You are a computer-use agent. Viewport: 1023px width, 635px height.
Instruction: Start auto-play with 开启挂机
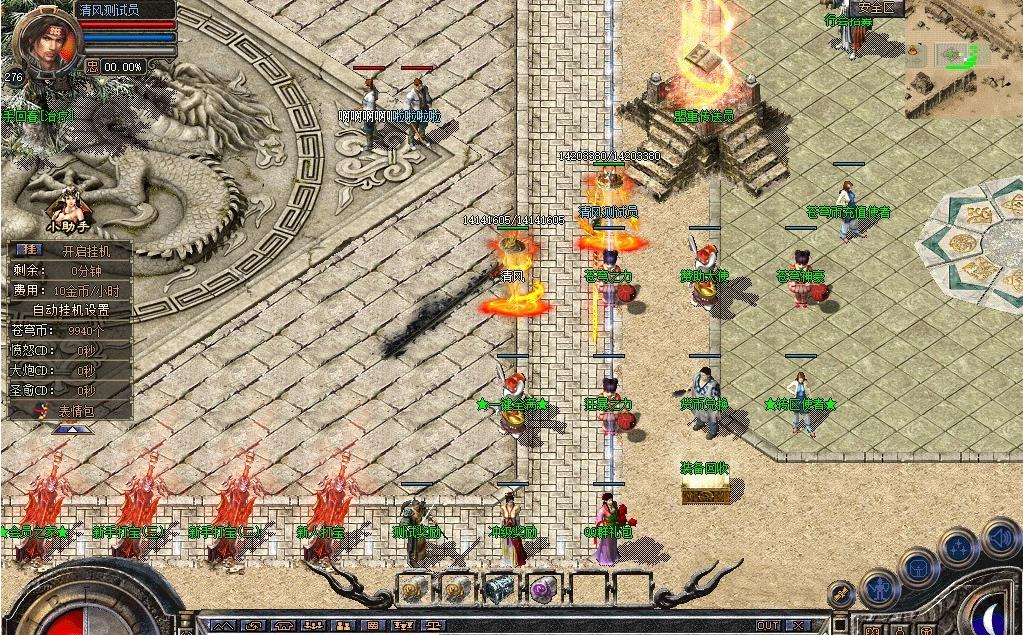pyautogui.click(x=86, y=250)
